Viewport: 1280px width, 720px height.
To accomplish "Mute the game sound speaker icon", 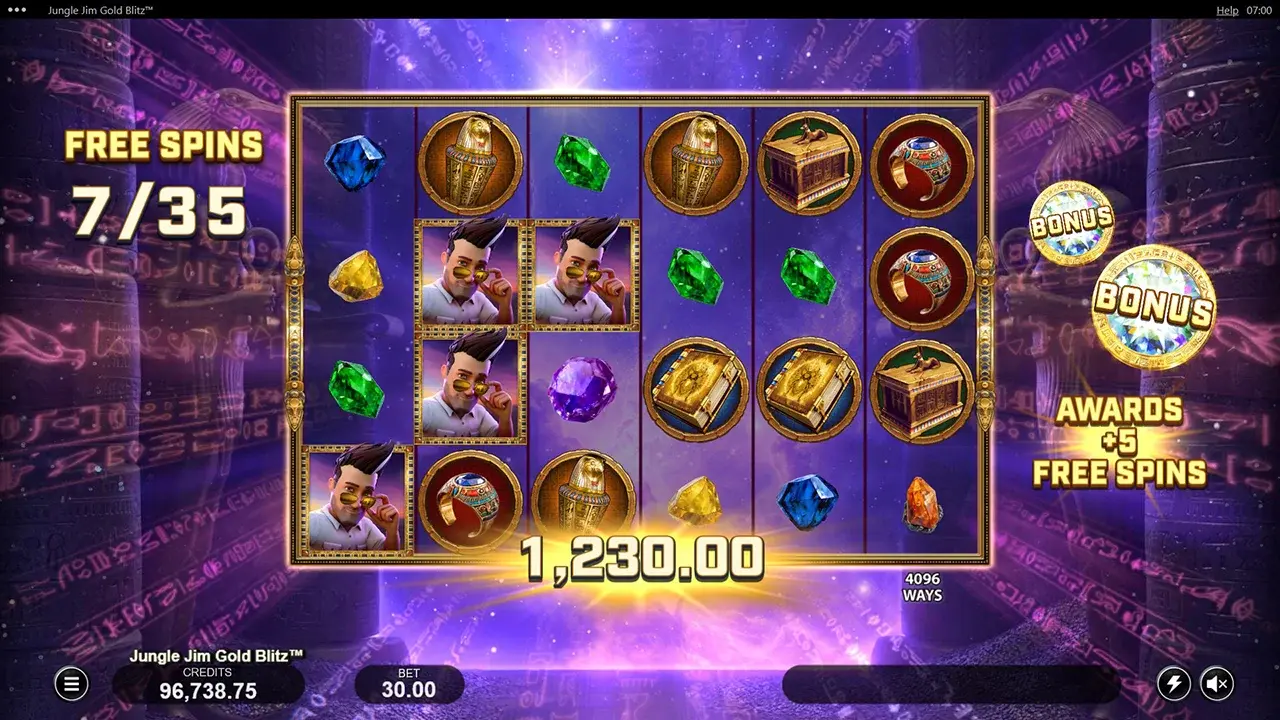I will [1218, 684].
